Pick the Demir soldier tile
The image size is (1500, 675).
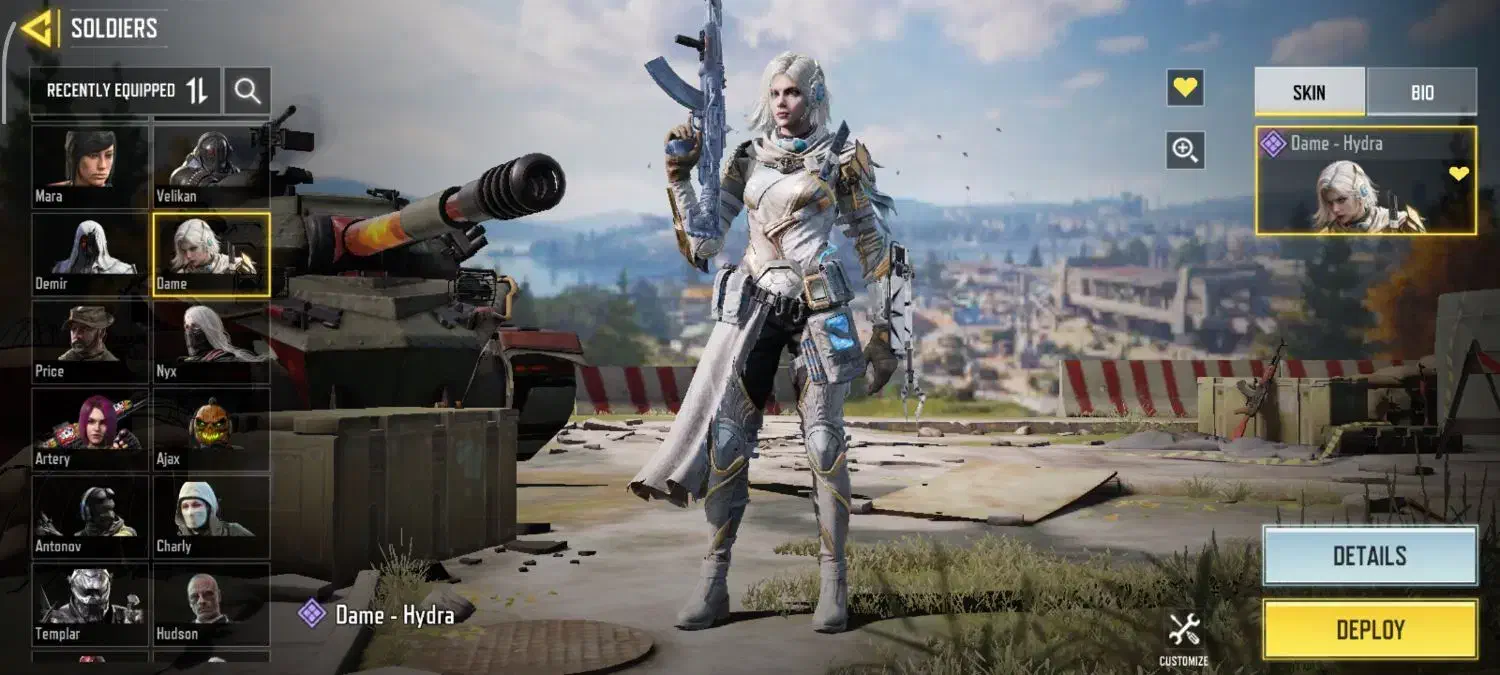90,254
